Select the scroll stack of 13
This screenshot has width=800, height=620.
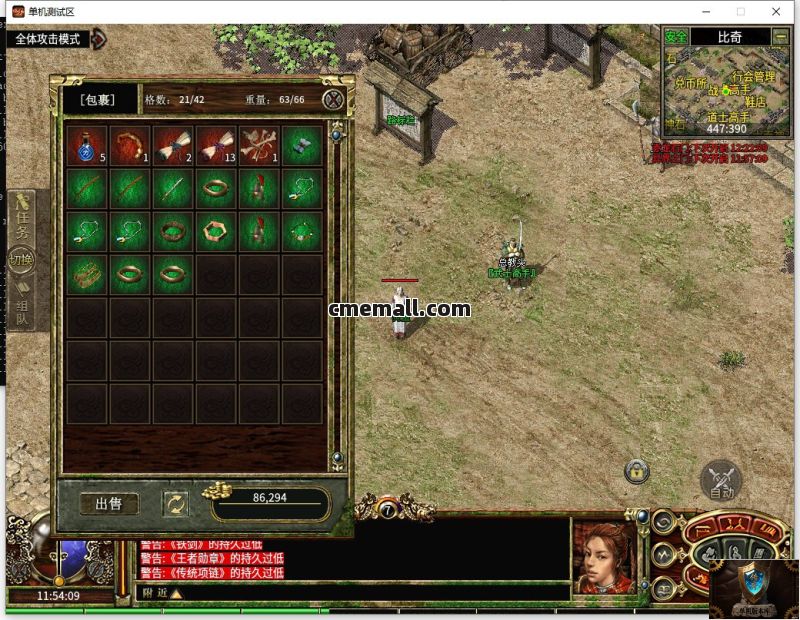coord(216,145)
